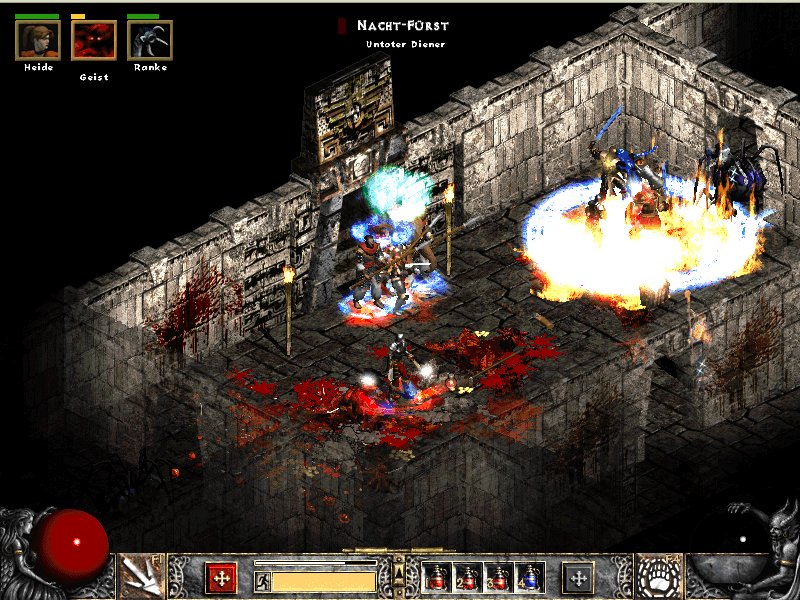
Task: Expand the mini menu arrow above the belt
Action: pos(399,571)
